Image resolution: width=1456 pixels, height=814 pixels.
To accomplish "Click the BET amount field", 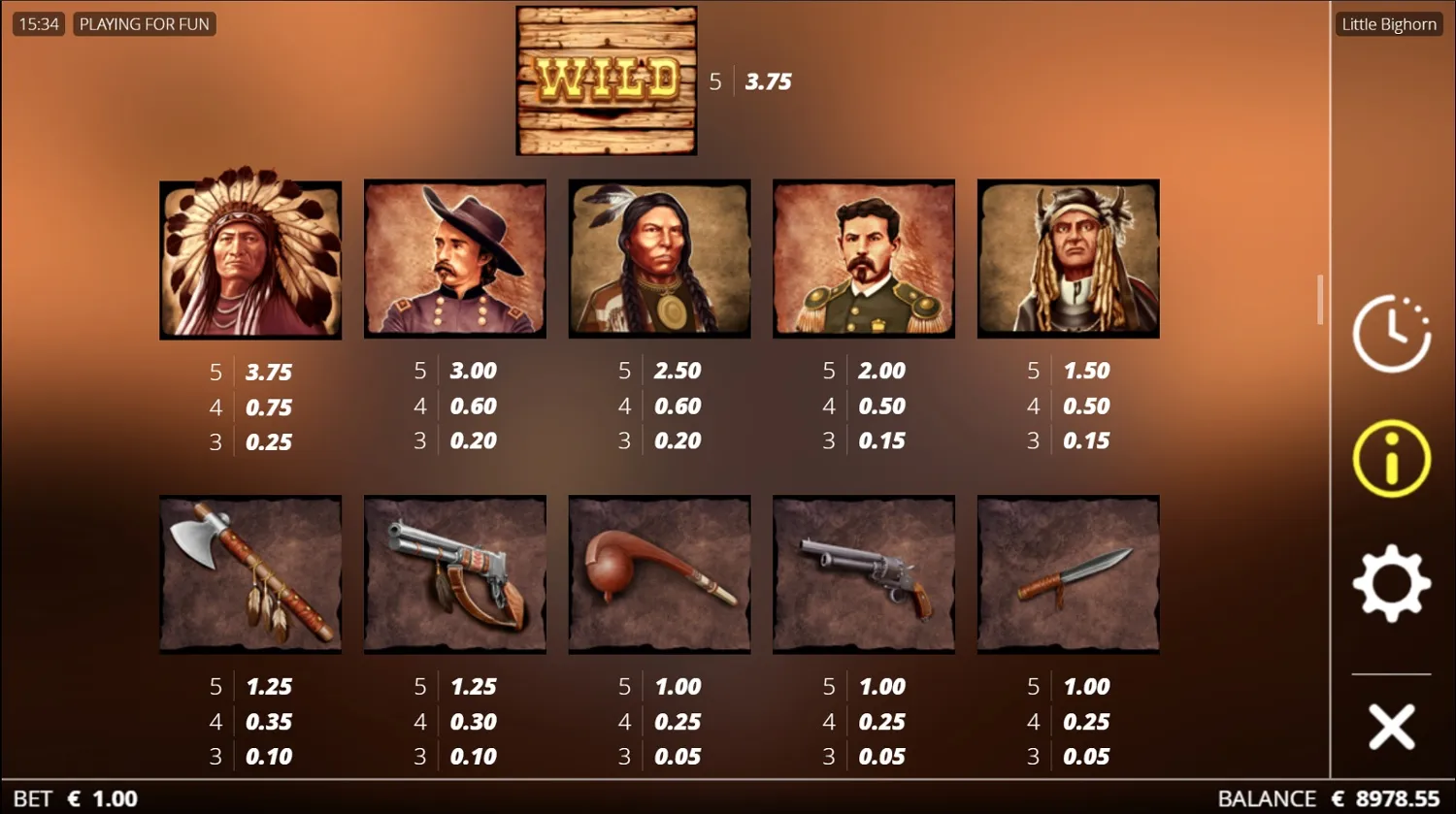I will (x=70, y=798).
